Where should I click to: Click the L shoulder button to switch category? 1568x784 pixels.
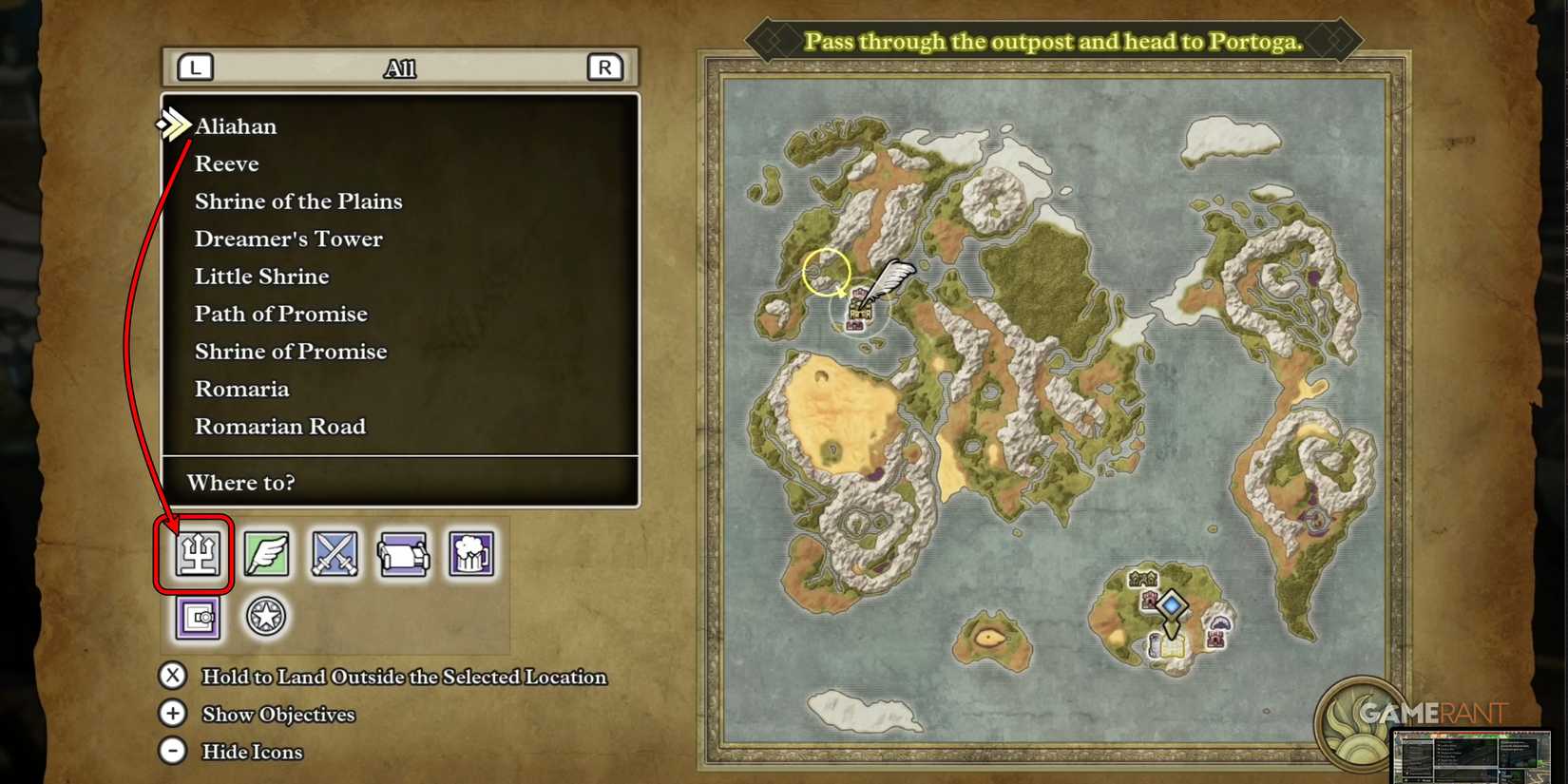tap(192, 67)
